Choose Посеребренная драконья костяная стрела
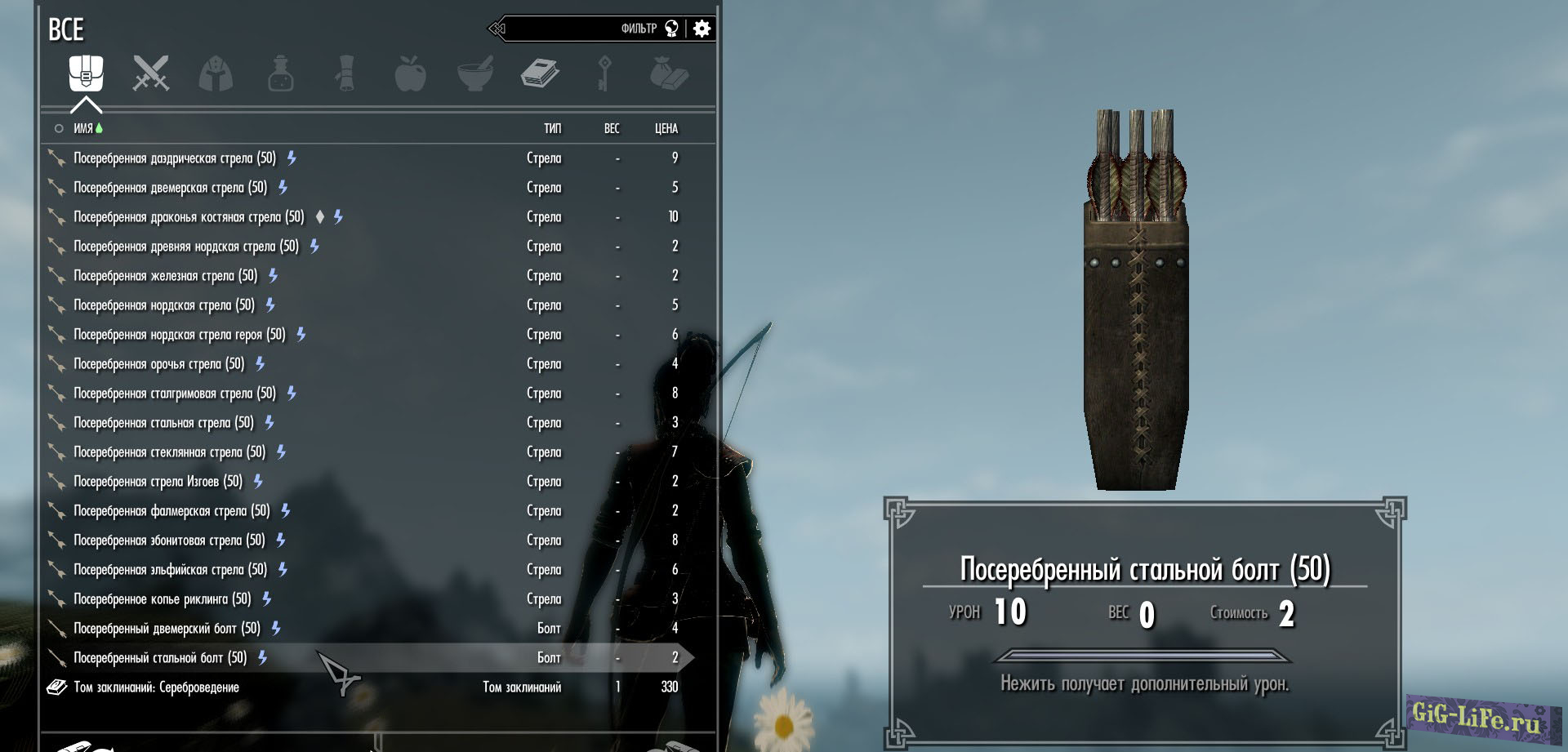The height and width of the screenshot is (752, 1568). click(189, 217)
